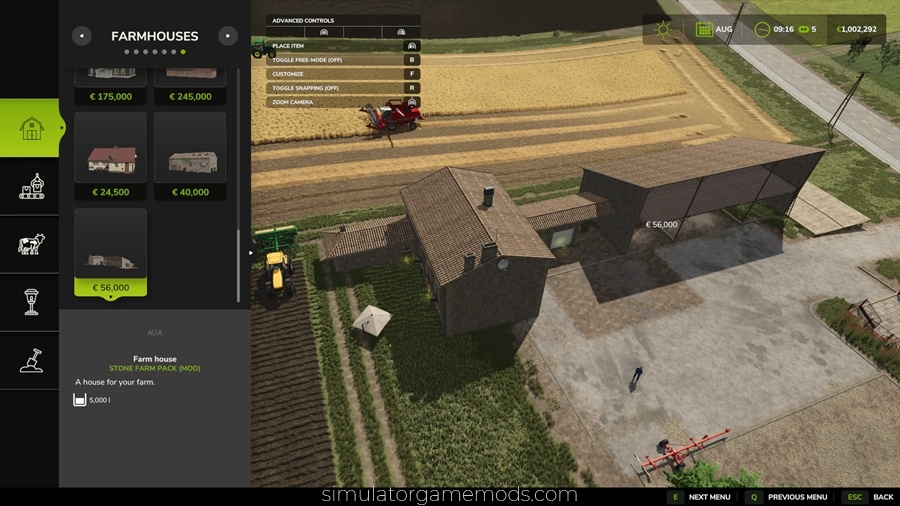Open the decoration (street lamp icon) tab
900x506 pixels.
coord(32,302)
